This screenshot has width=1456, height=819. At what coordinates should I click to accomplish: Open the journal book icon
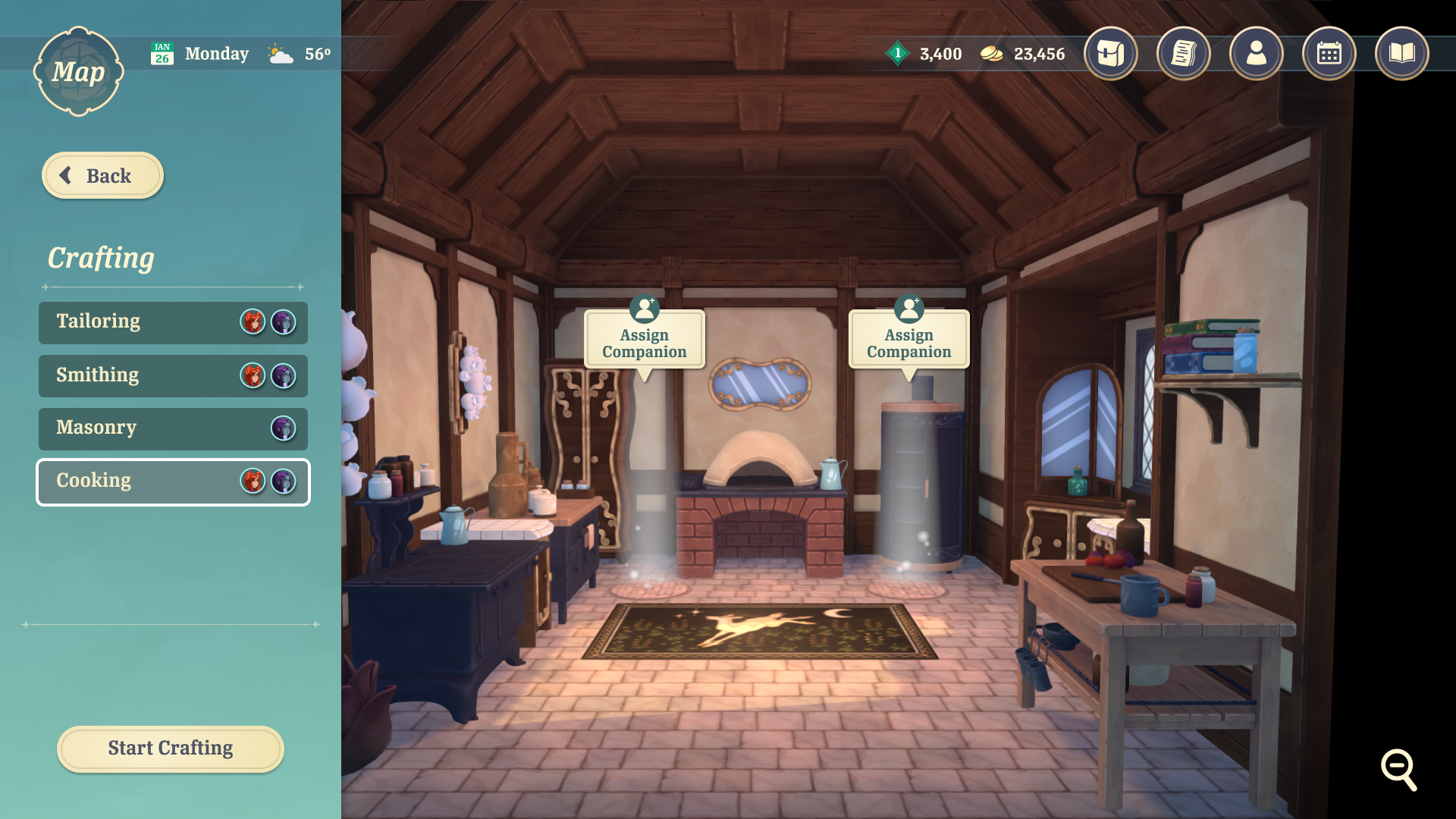tap(1402, 53)
